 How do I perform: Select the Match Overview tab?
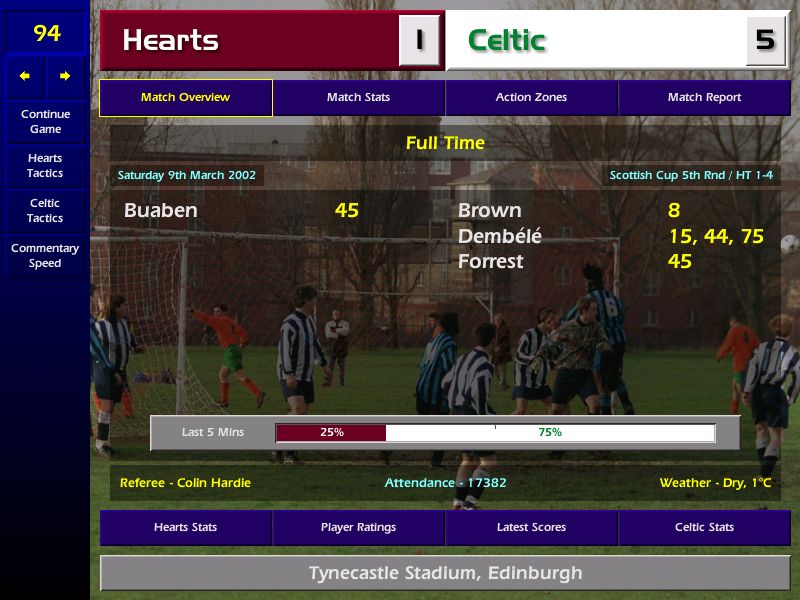click(x=185, y=98)
